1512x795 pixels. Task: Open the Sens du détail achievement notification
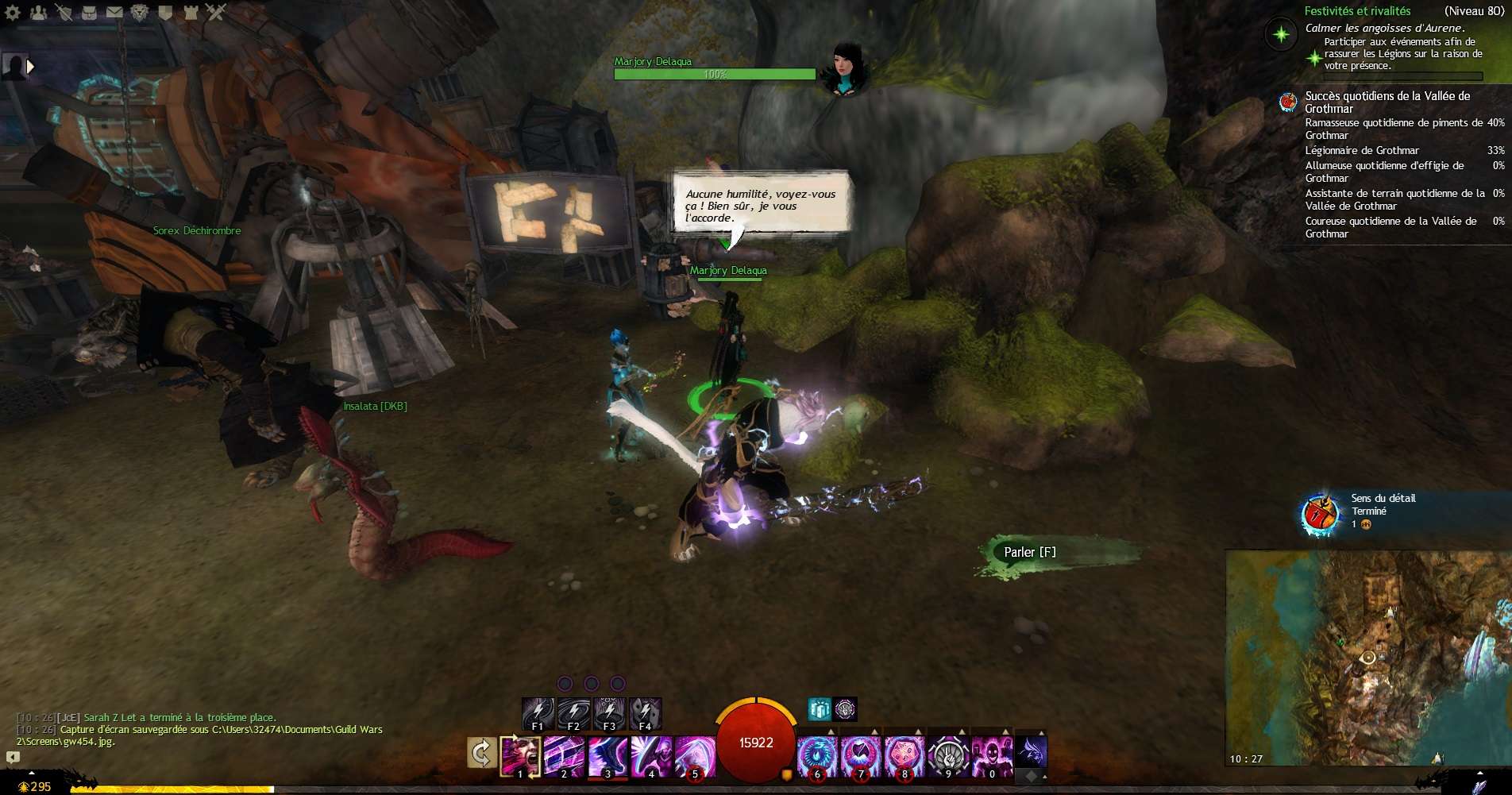(1321, 513)
